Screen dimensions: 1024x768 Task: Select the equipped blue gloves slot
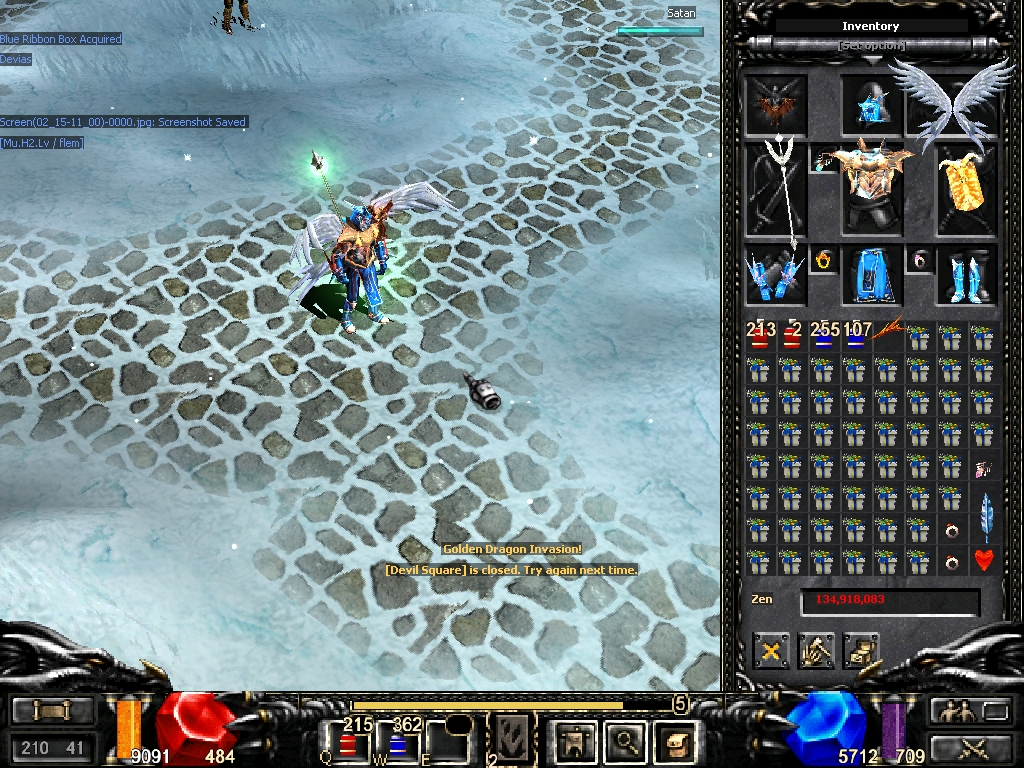(x=776, y=276)
